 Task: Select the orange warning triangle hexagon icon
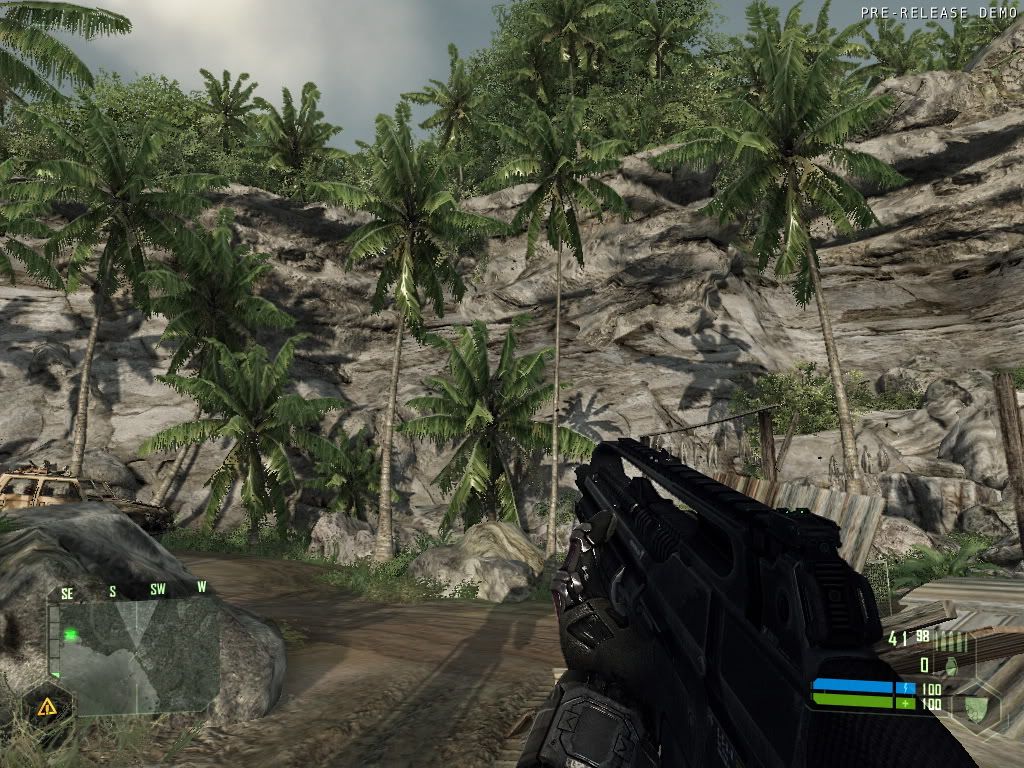click(47, 707)
